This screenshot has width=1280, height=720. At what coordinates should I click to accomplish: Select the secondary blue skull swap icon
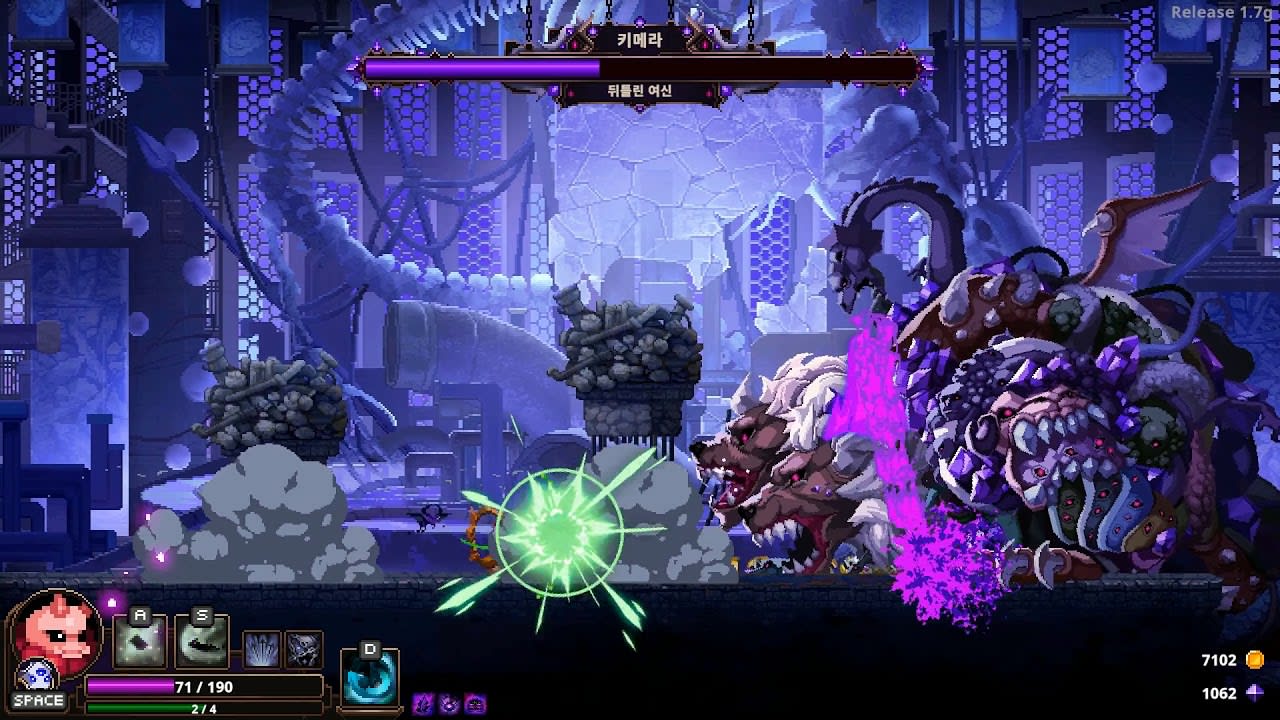[36, 677]
